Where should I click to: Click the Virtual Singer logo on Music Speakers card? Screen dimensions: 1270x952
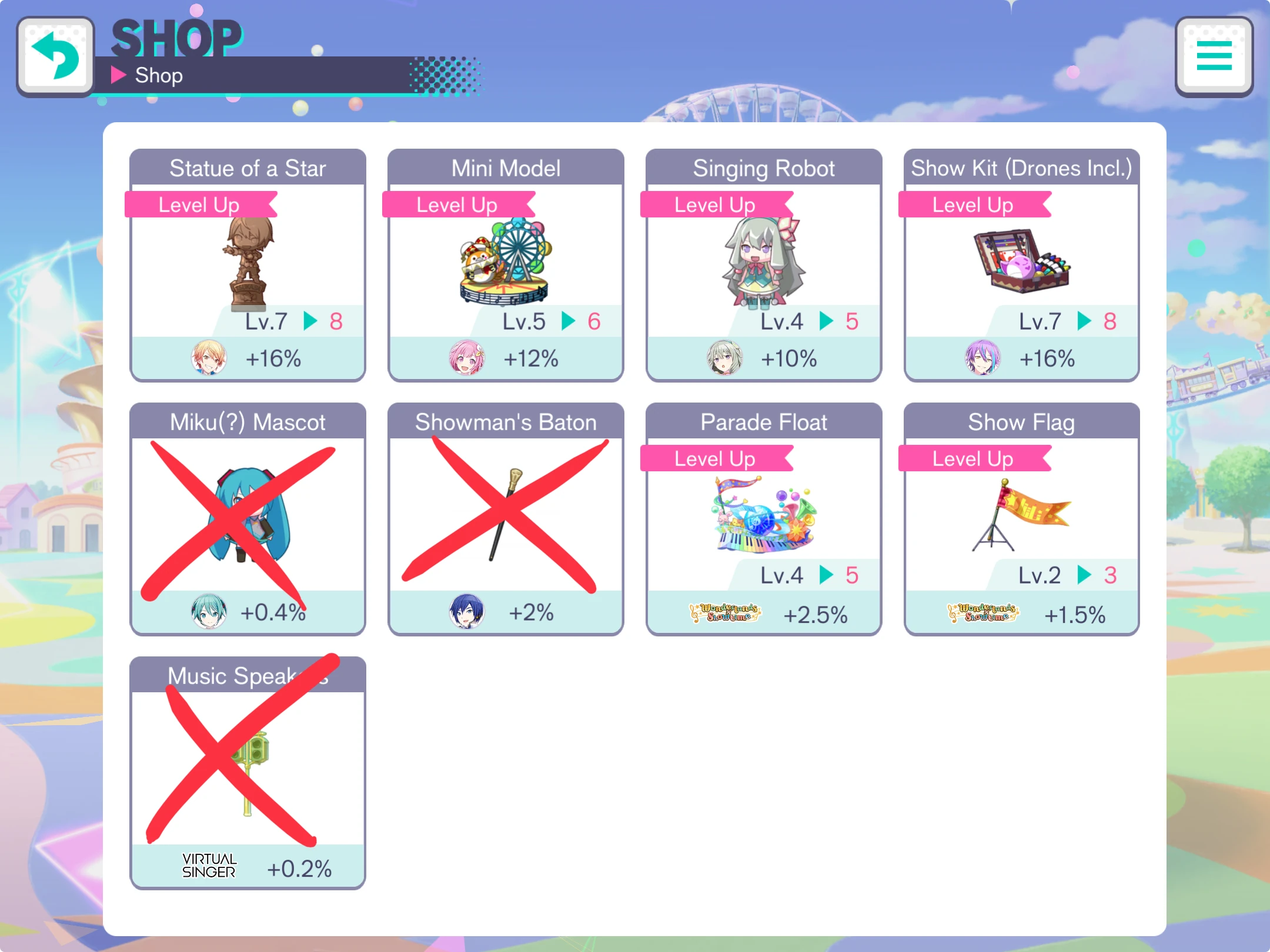pos(209,865)
